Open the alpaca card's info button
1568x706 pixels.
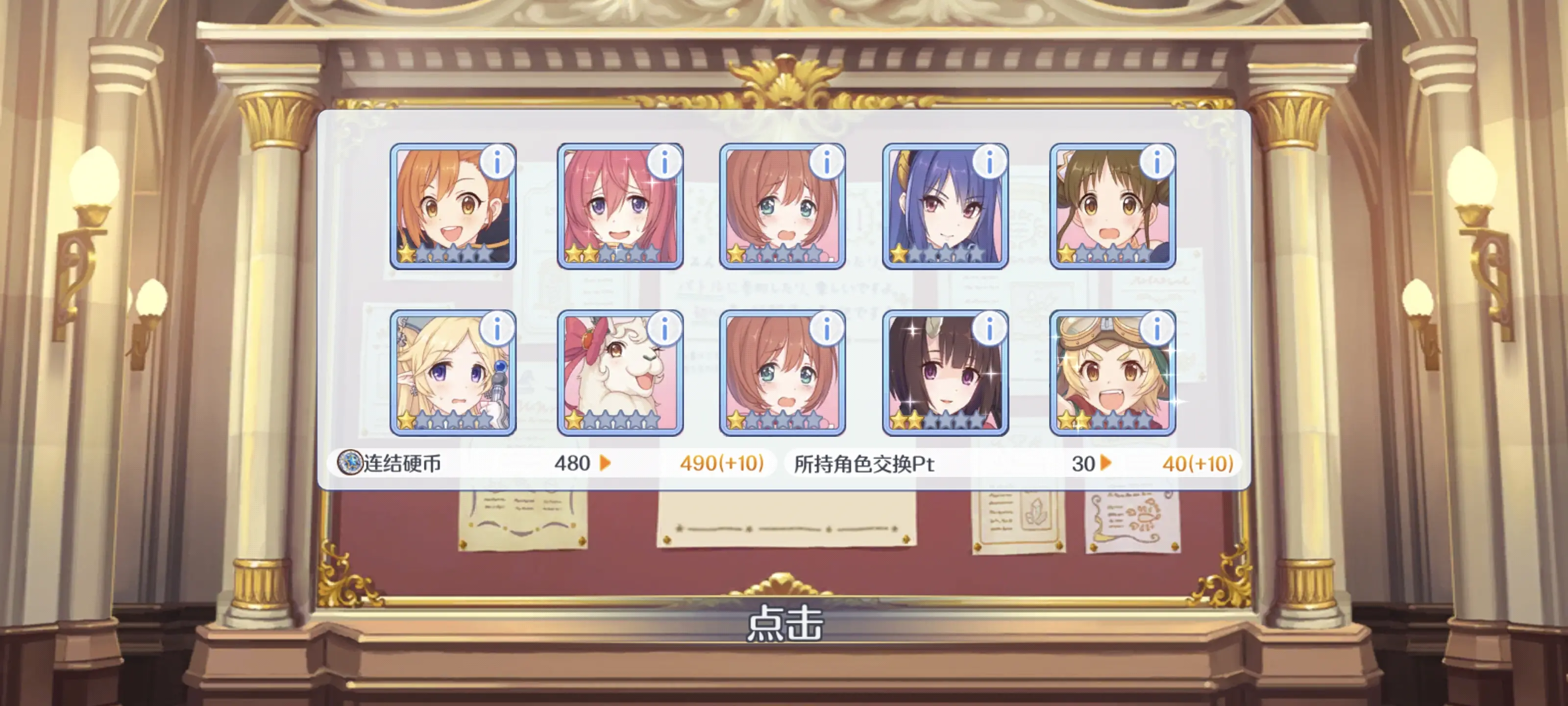click(664, 329)
